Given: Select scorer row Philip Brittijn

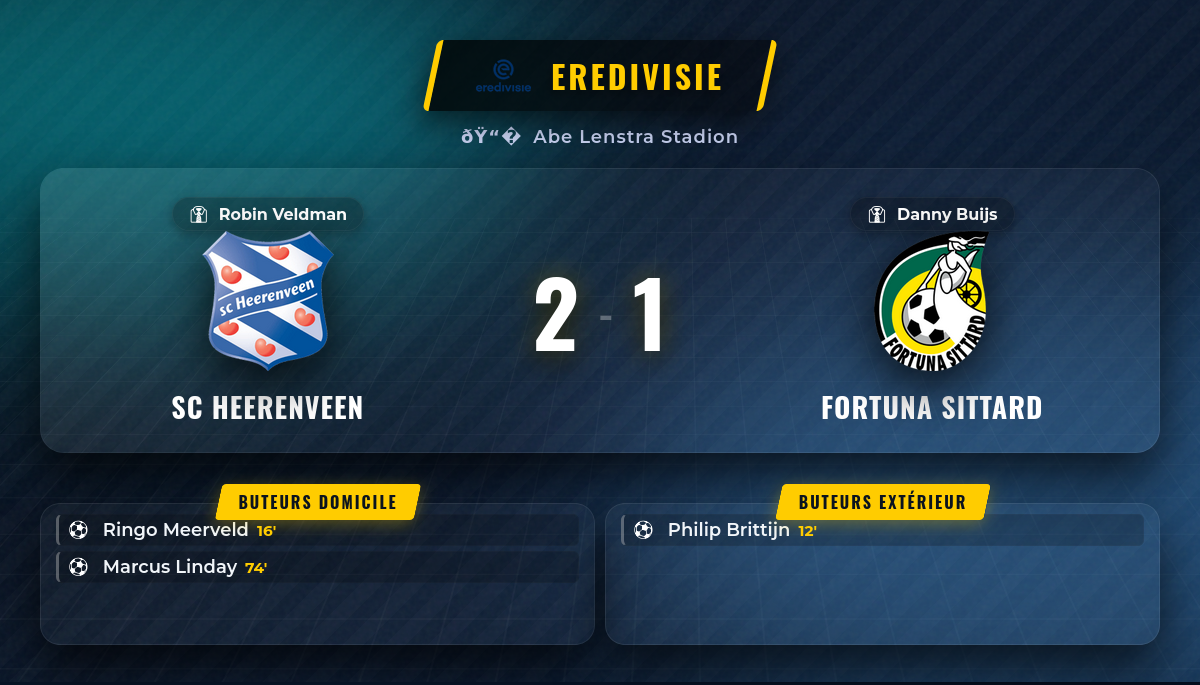Looking at the screenshot, I should pyautogui.click(x=882, y=530).
